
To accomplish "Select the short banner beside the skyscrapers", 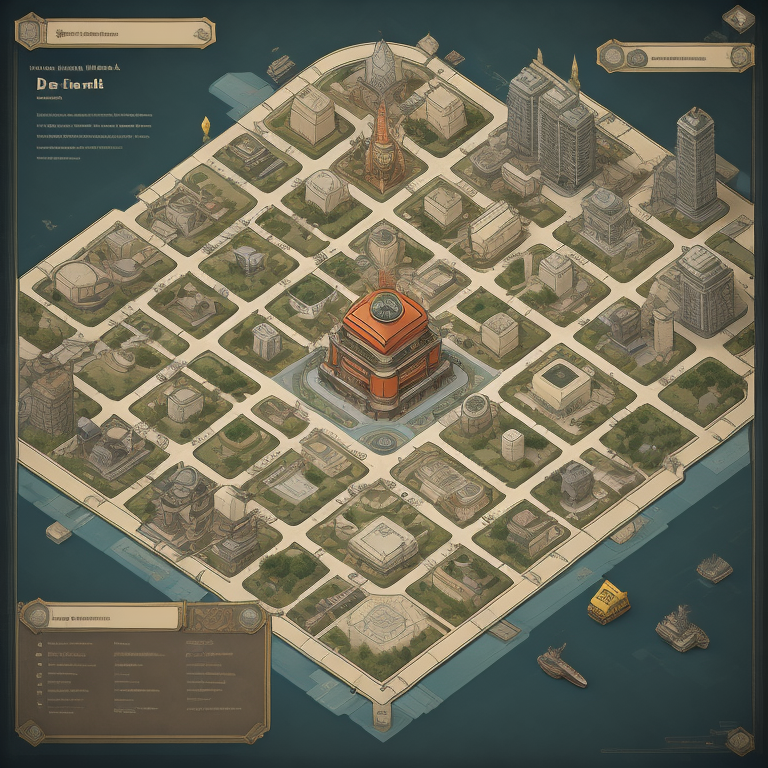I will [675, 56].
